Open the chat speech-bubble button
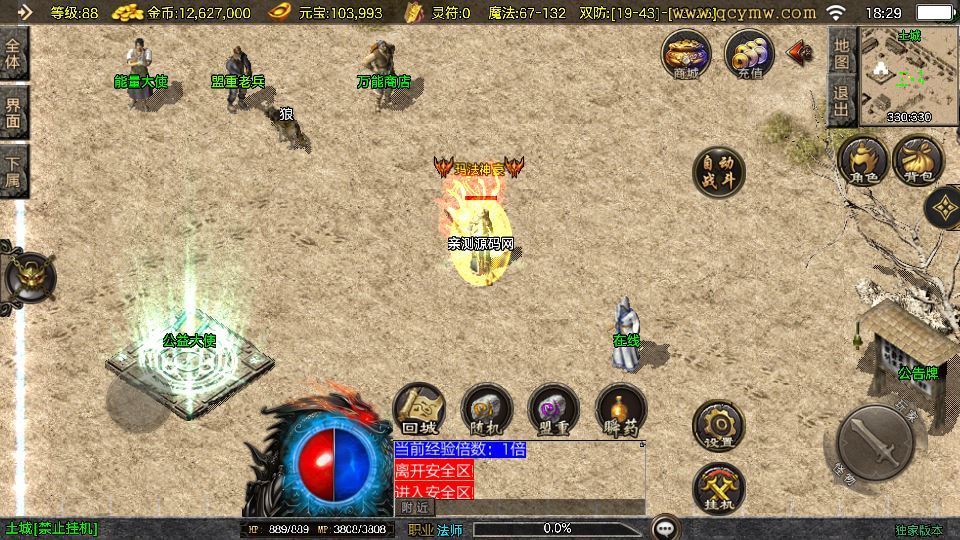The image size is (960, 540). pos(665,527)
